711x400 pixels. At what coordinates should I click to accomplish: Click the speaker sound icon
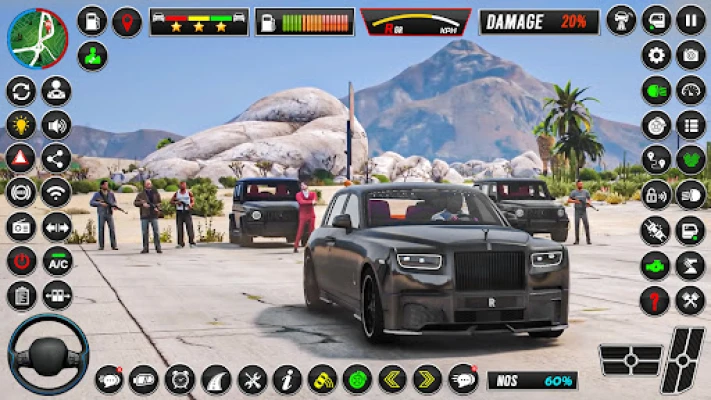click(x=56, y=125)
